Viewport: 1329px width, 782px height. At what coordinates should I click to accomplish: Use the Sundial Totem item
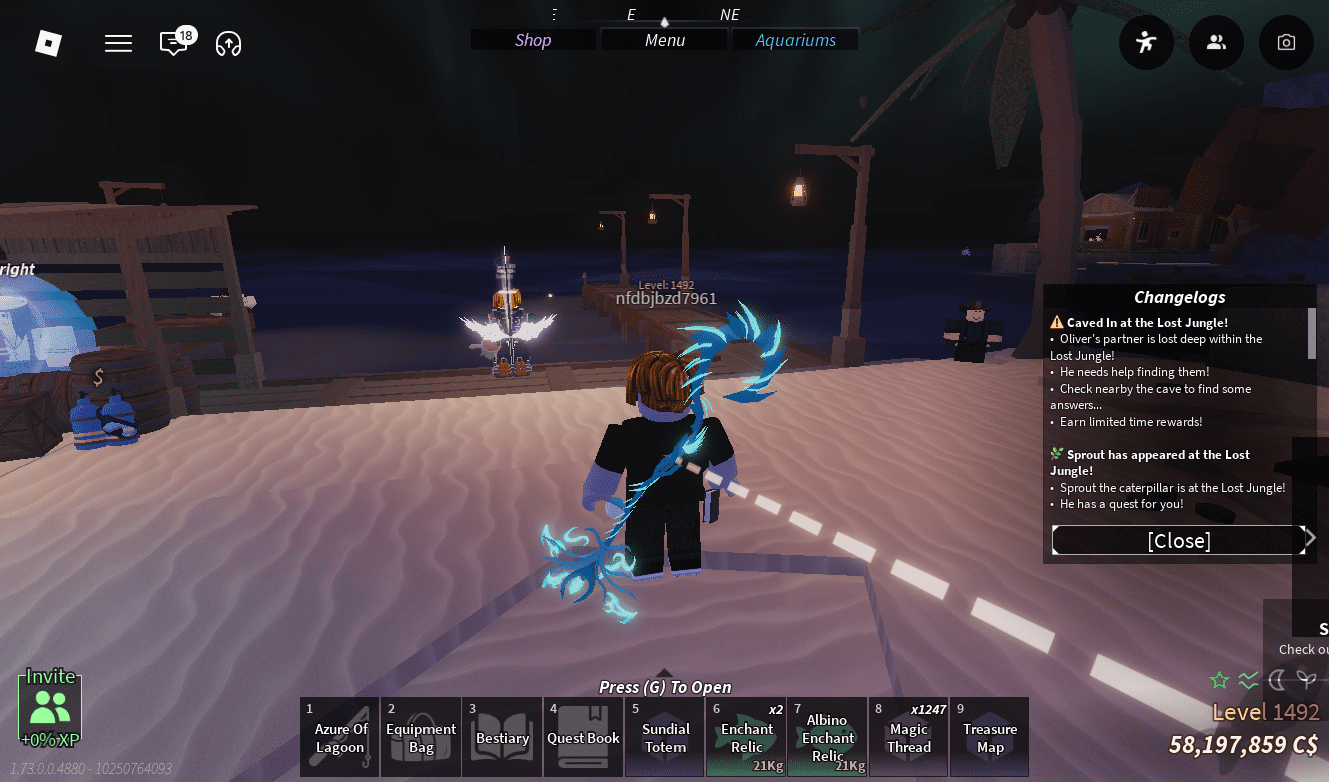tap(664, 737)
